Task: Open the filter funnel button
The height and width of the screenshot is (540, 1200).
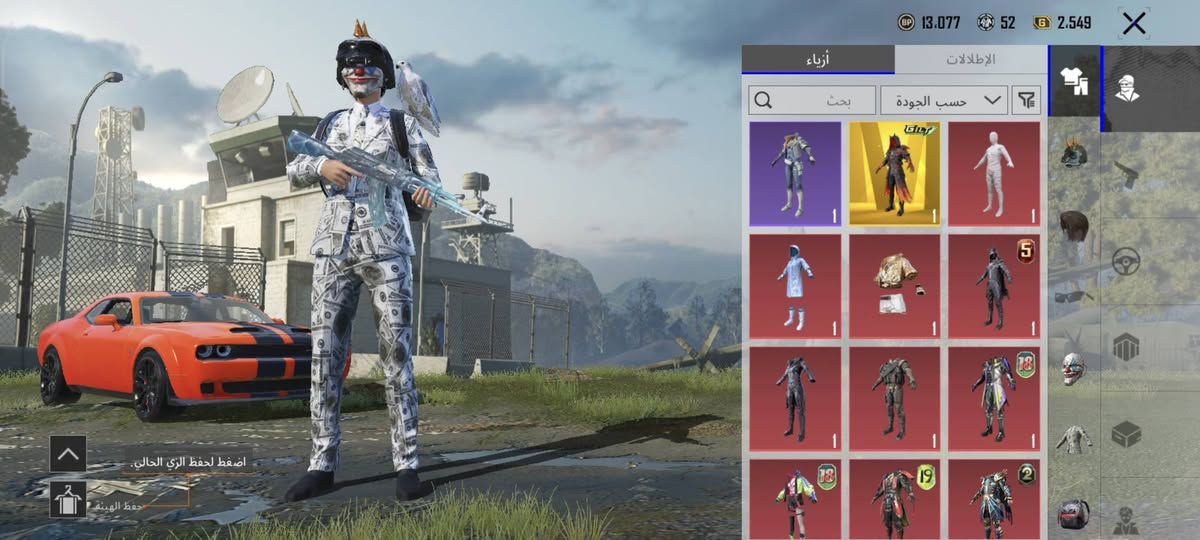Action: 1027,100
